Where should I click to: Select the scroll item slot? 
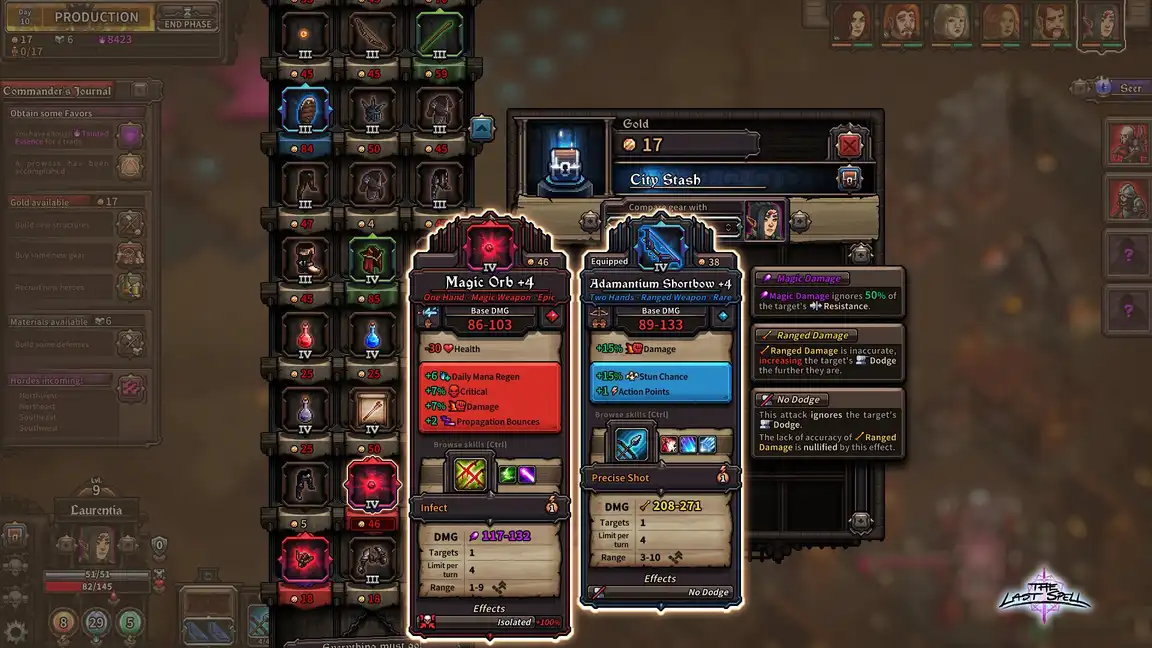[x=372, y=410]
